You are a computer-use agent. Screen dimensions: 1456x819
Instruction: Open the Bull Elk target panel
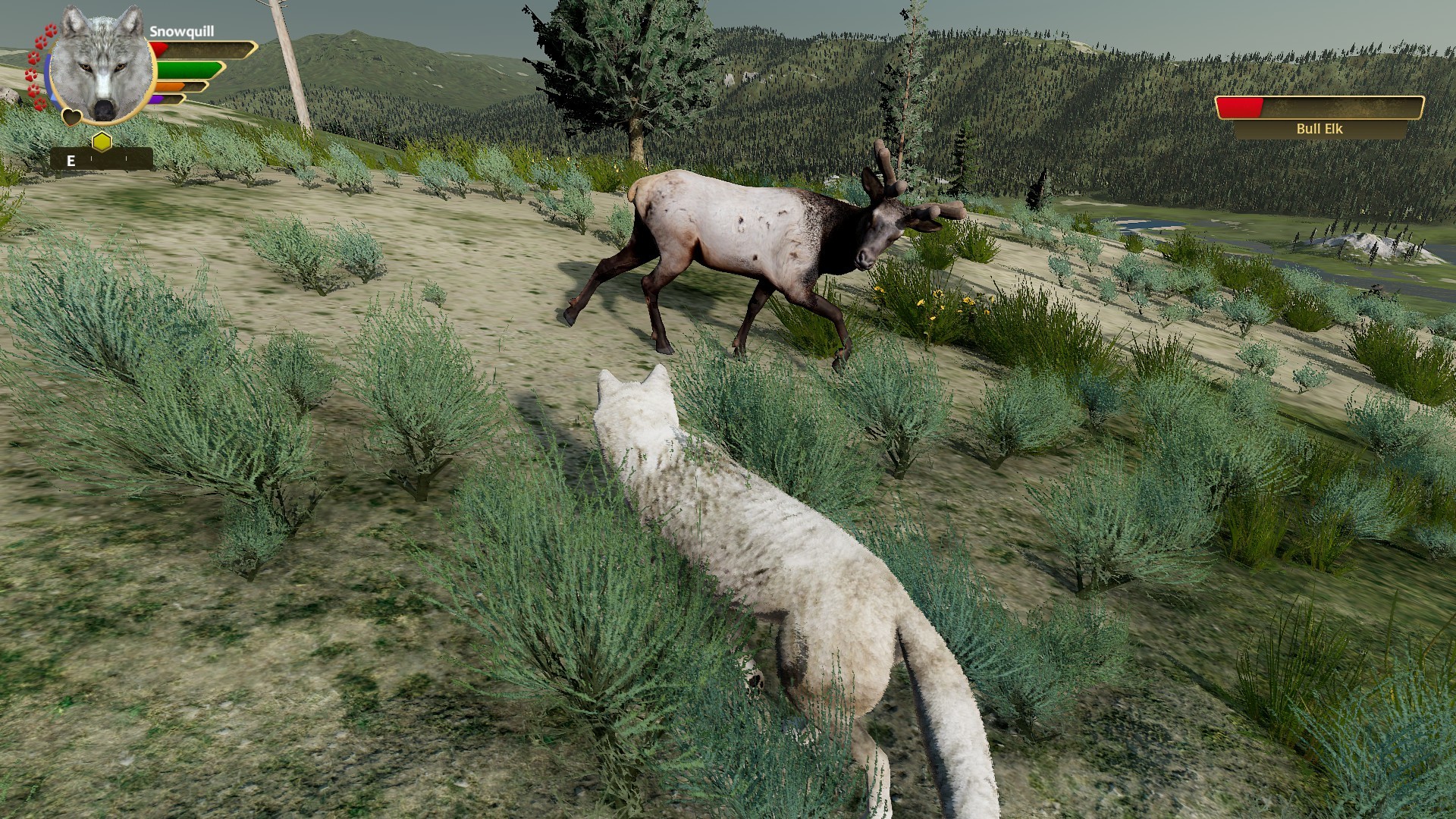(1319, 118)
